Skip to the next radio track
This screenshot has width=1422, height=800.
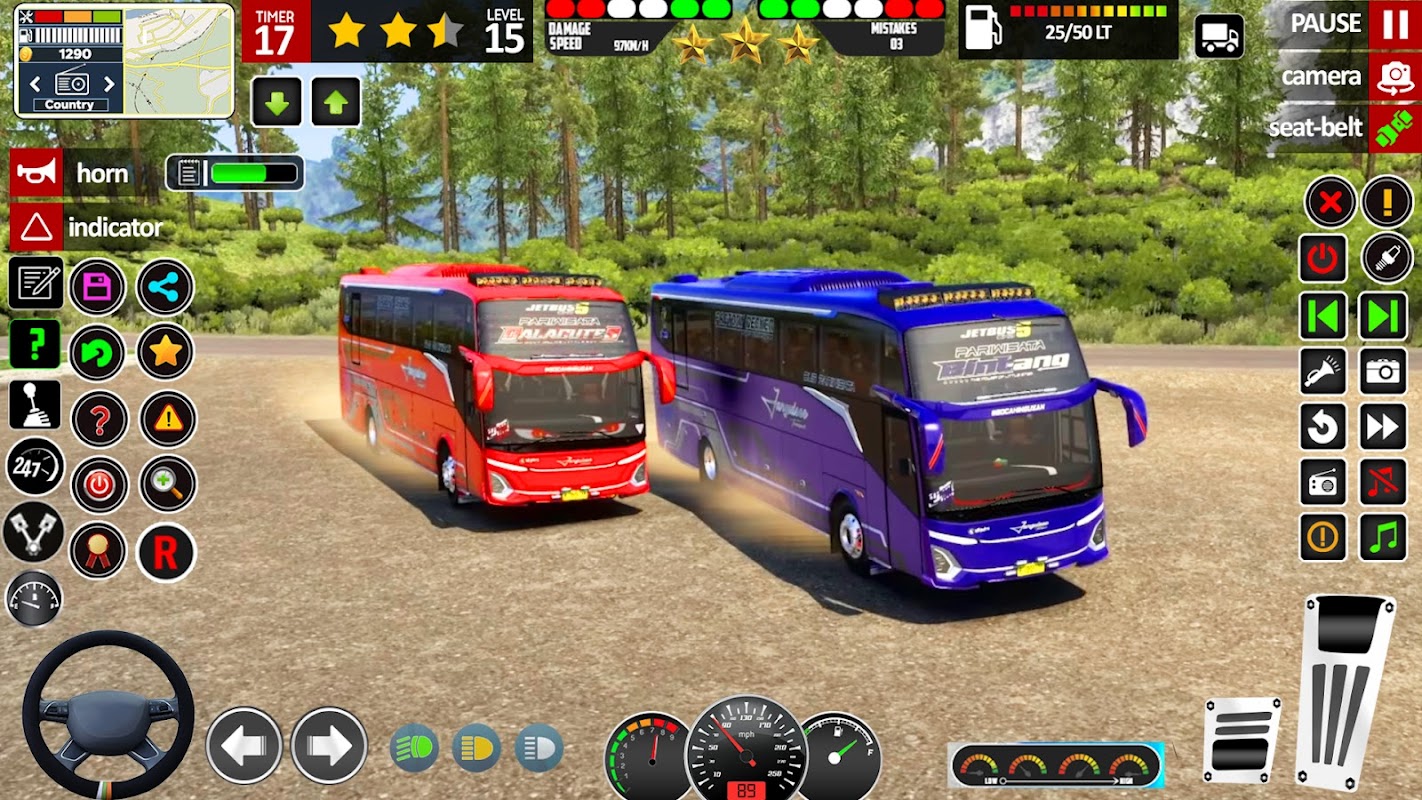point(1383,316)
